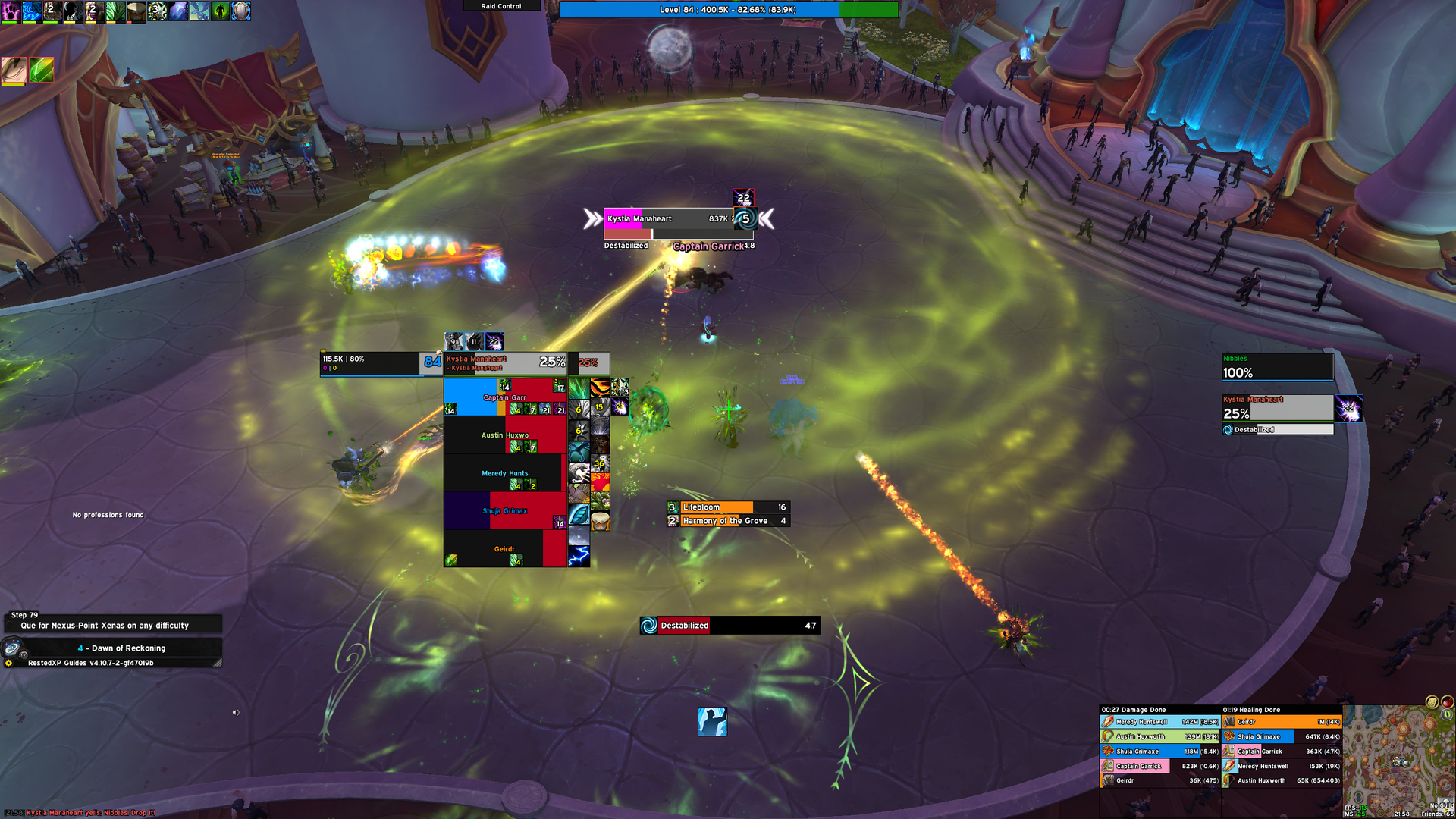Select the Nibbles boss frame
The height and width of the screenshot is (819, 1456).
(1278, 368)
